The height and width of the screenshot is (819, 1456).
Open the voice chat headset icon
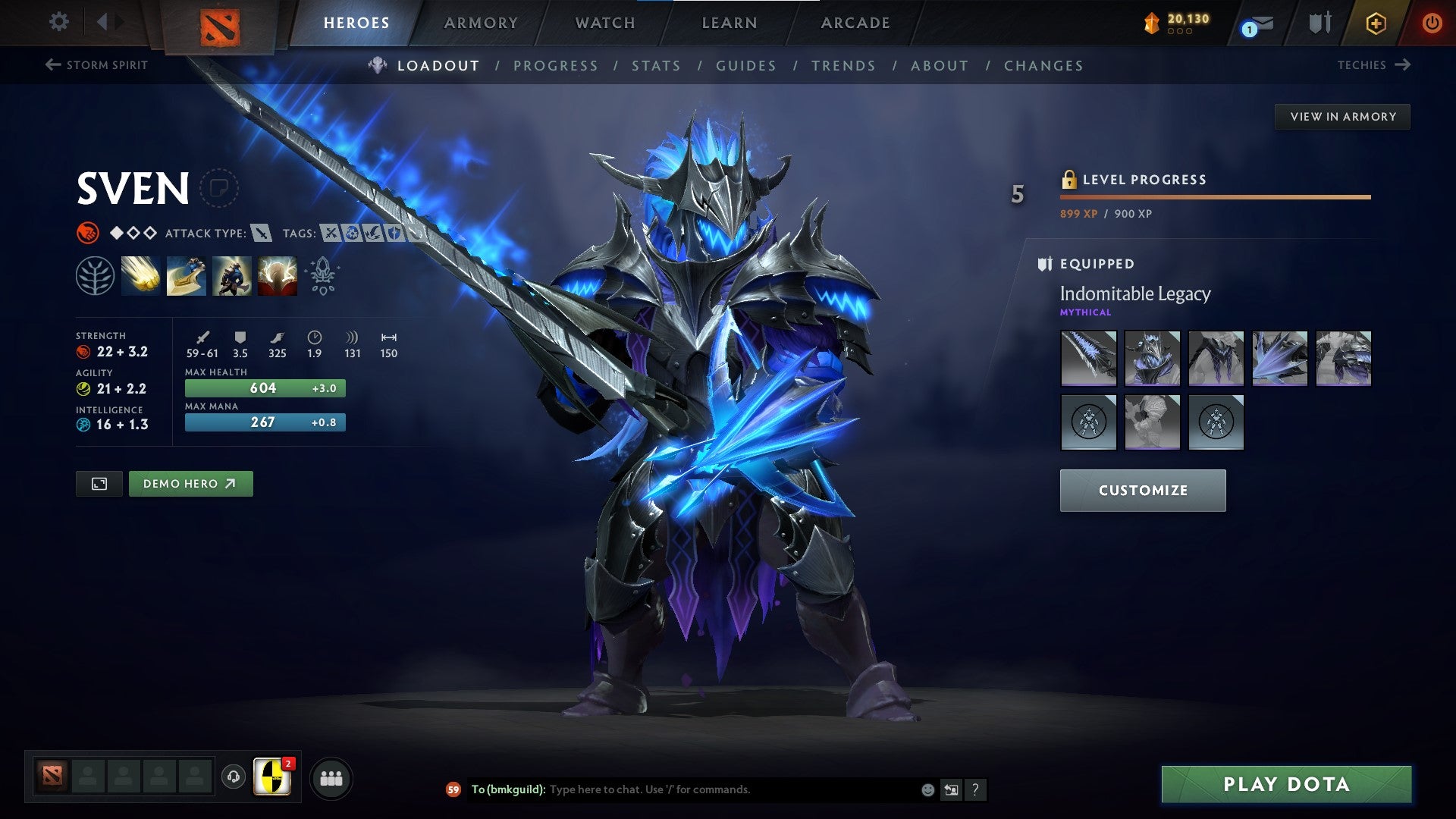(x=233, y=778)
